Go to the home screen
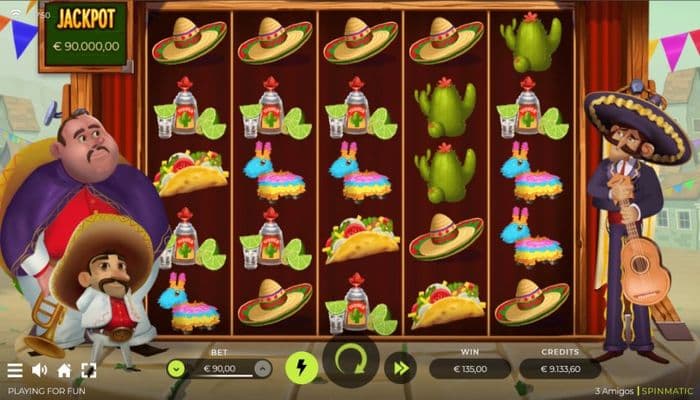The height and width of the screenshot is (400, 700). click(x=64, y=371)
